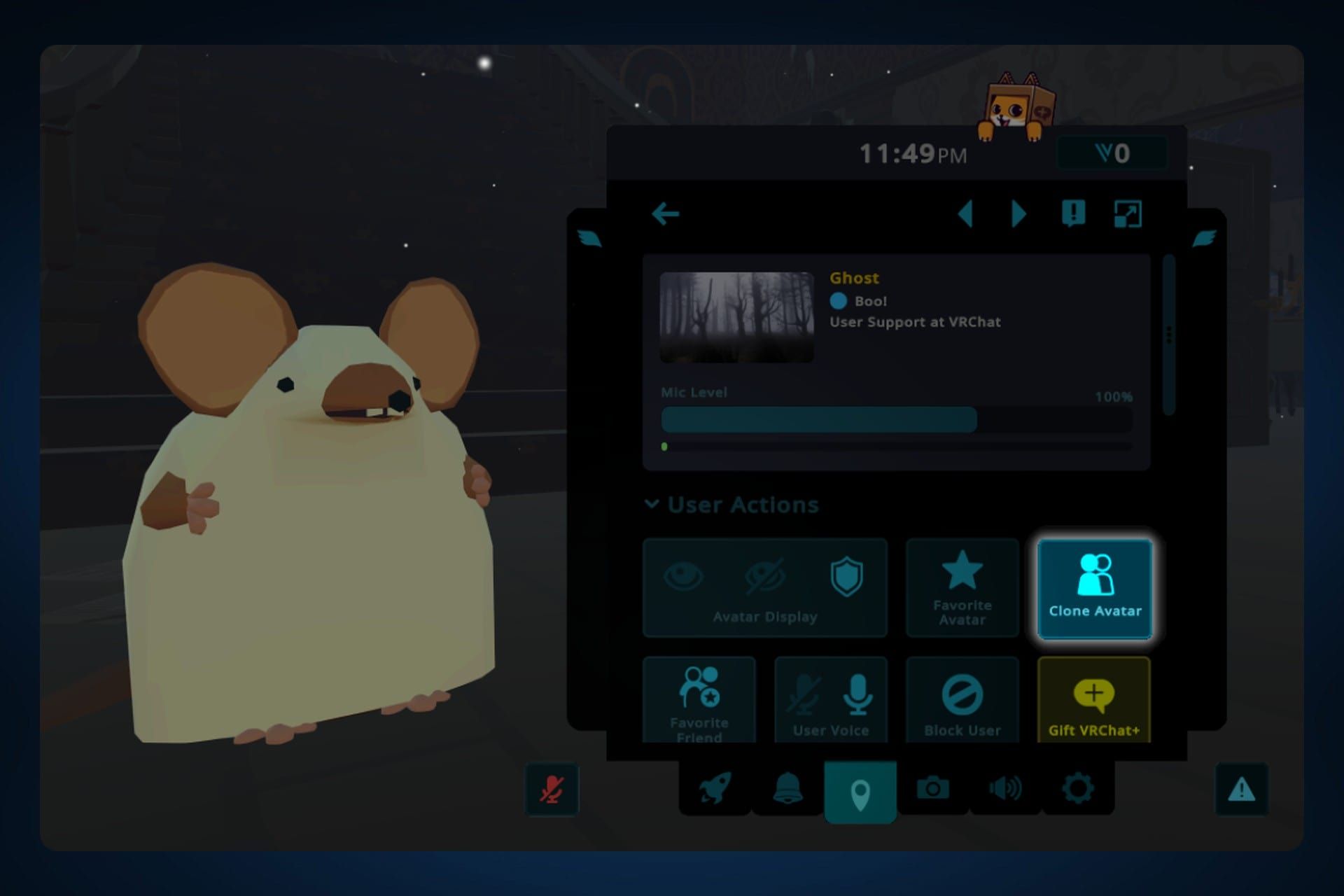Expand the menu to full screen
1344x896 pixels.
pyautogui.click(x=1127, y=213)
